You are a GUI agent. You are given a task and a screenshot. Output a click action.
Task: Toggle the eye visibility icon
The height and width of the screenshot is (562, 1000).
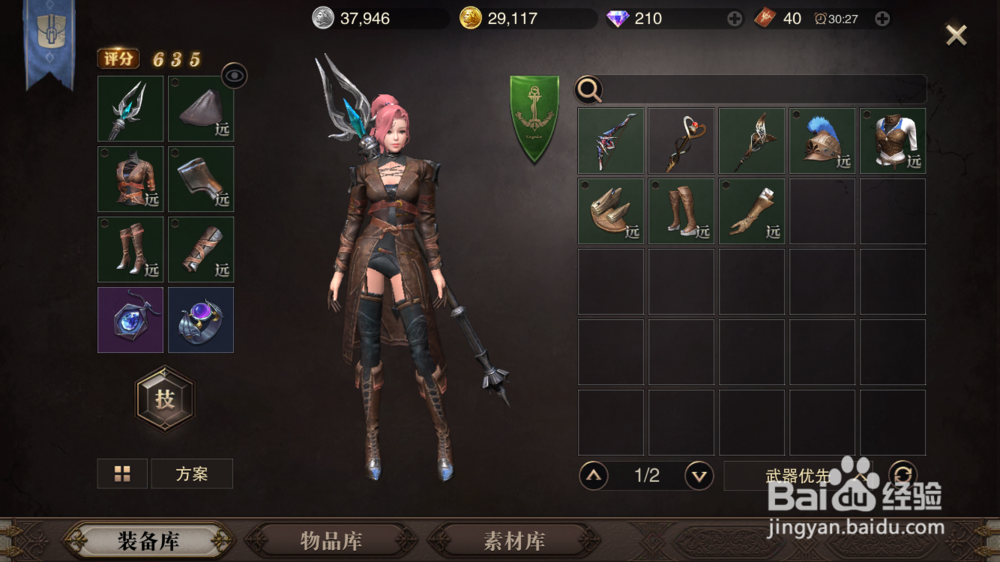(x=234, y=74)
